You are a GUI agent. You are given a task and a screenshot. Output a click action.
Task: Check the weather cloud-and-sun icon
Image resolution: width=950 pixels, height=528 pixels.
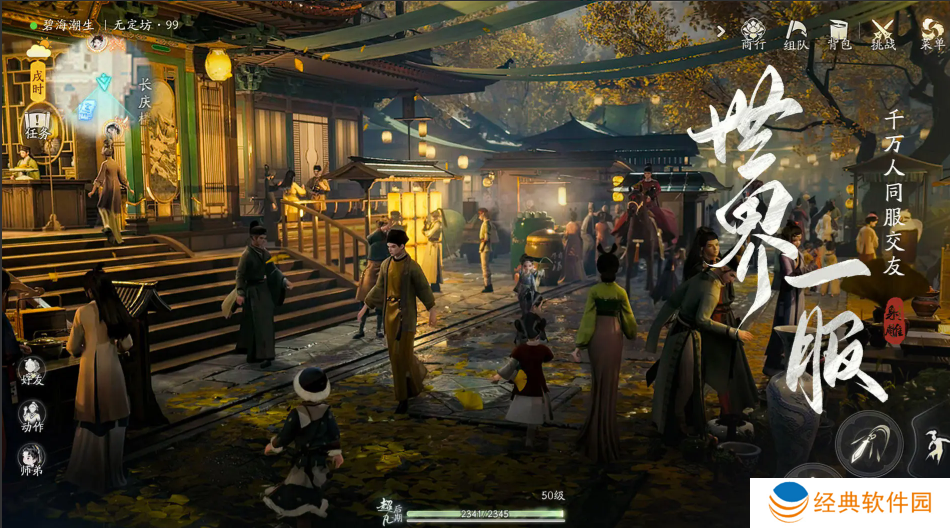(x=38, y=49)
